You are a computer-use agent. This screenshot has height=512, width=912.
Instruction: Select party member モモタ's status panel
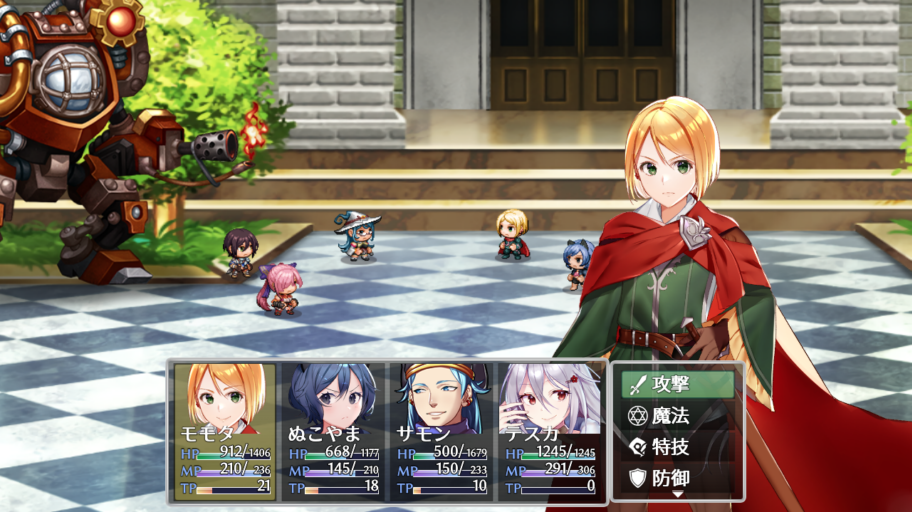(x=225, y=430)
